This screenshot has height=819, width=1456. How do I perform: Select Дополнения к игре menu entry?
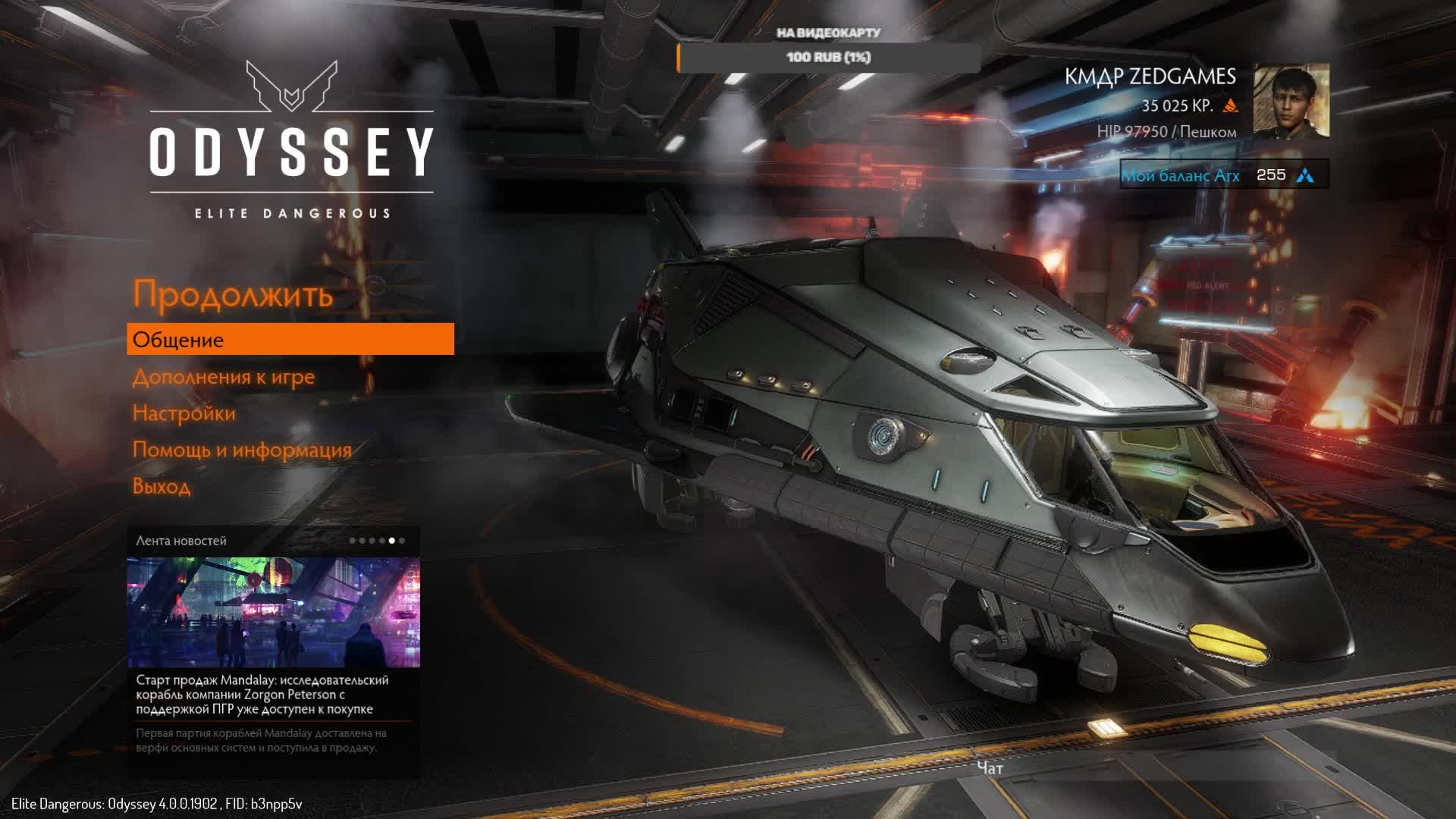(x=224, y=377)
